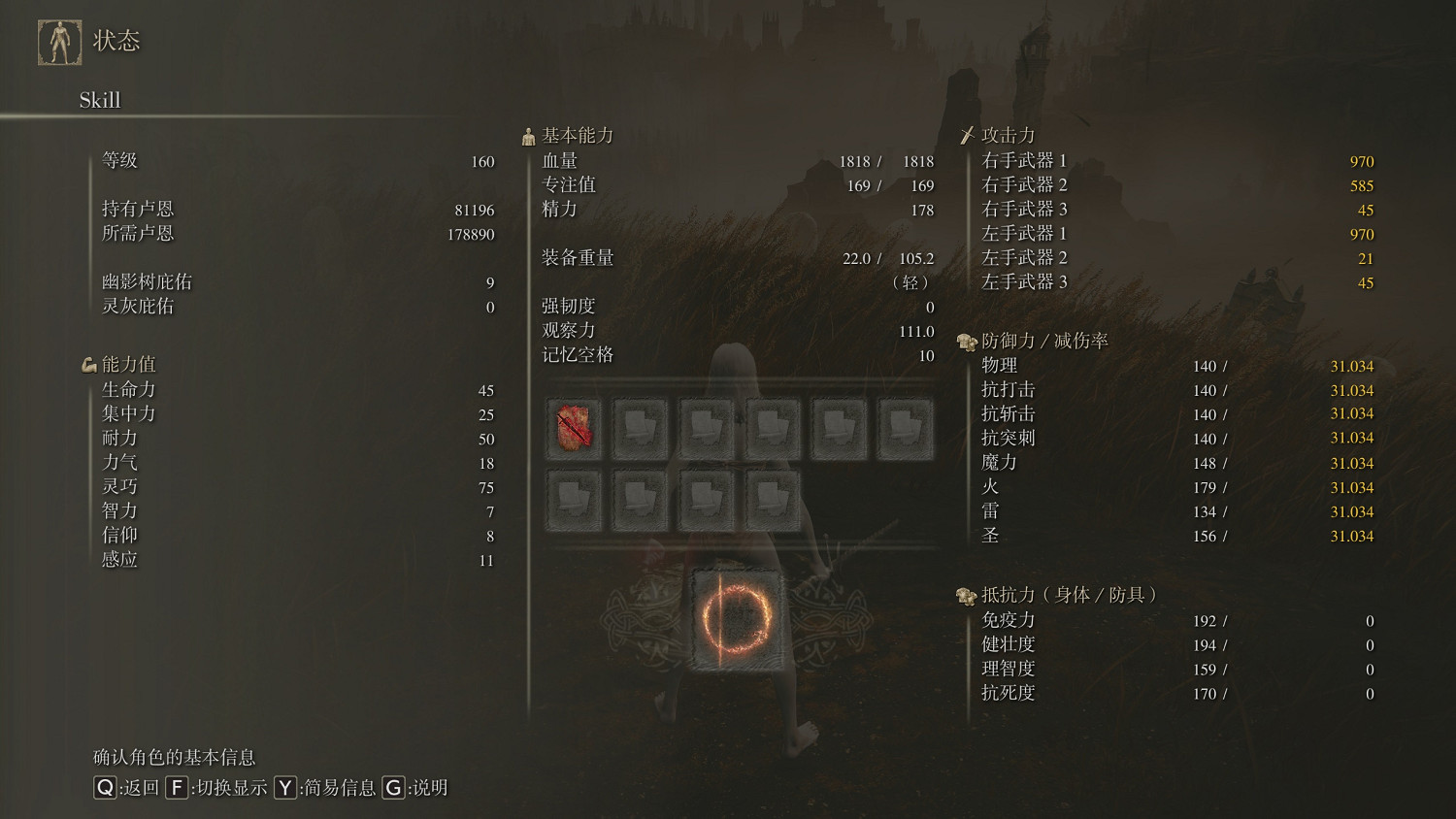
Task: Click the fist icon beside 能力值
Action: (89, 363)
